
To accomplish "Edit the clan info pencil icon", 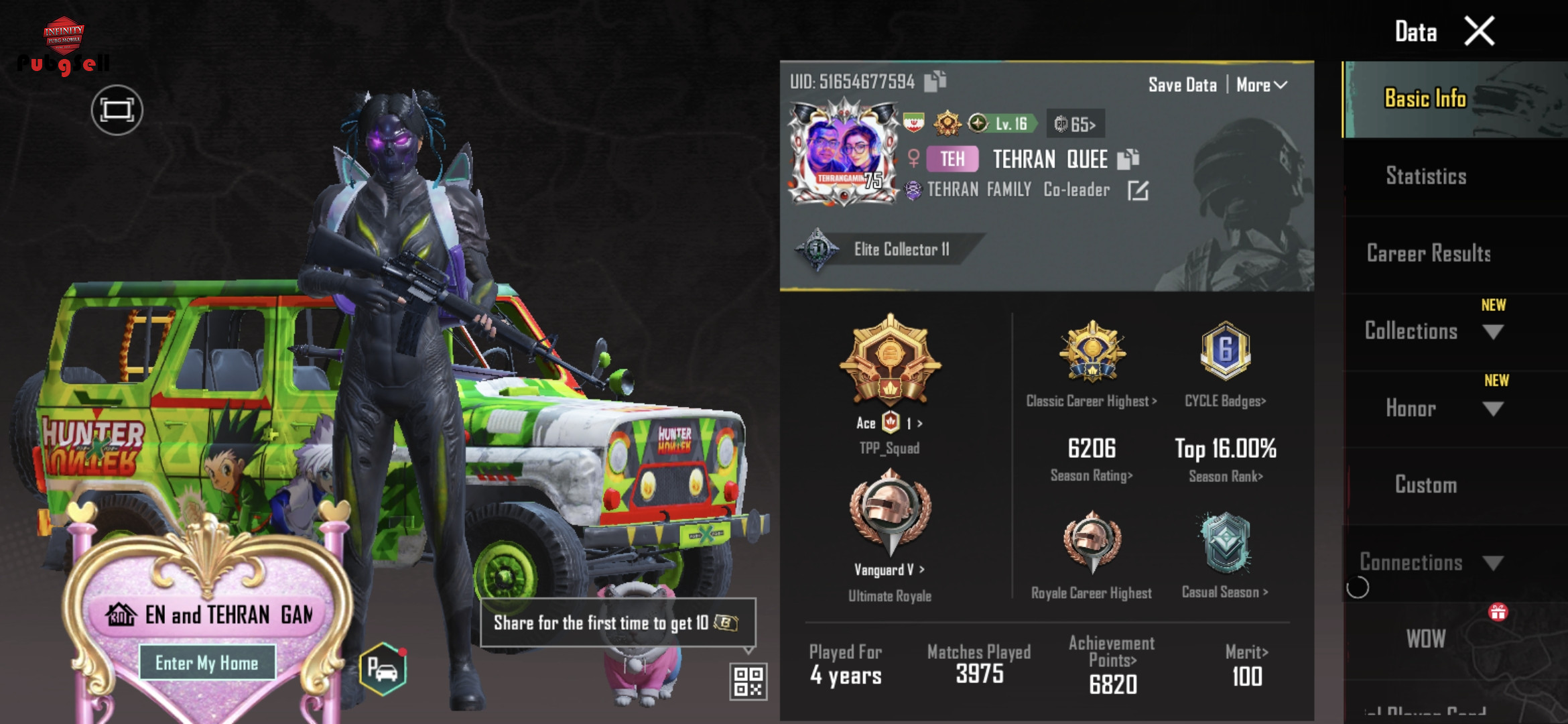I will [1137, 191].
